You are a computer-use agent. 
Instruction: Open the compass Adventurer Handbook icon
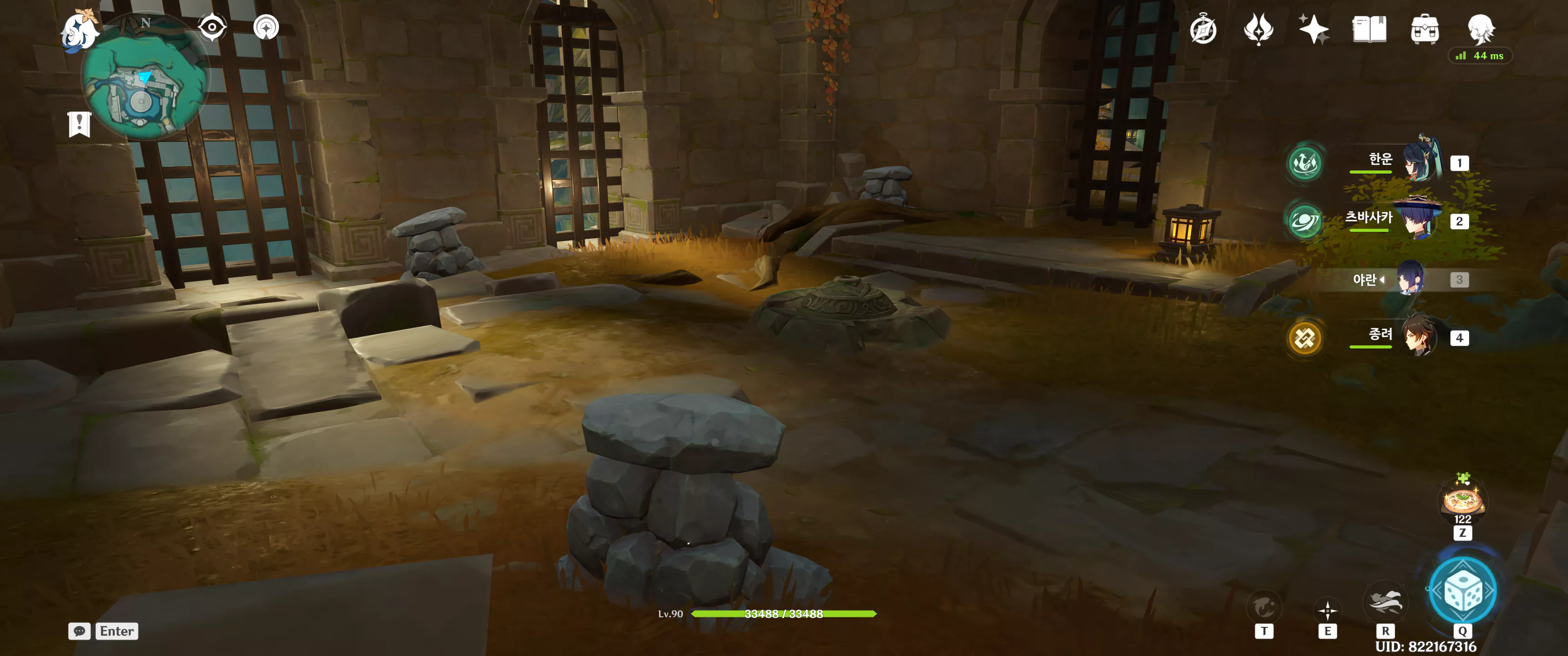(1203, 29)
